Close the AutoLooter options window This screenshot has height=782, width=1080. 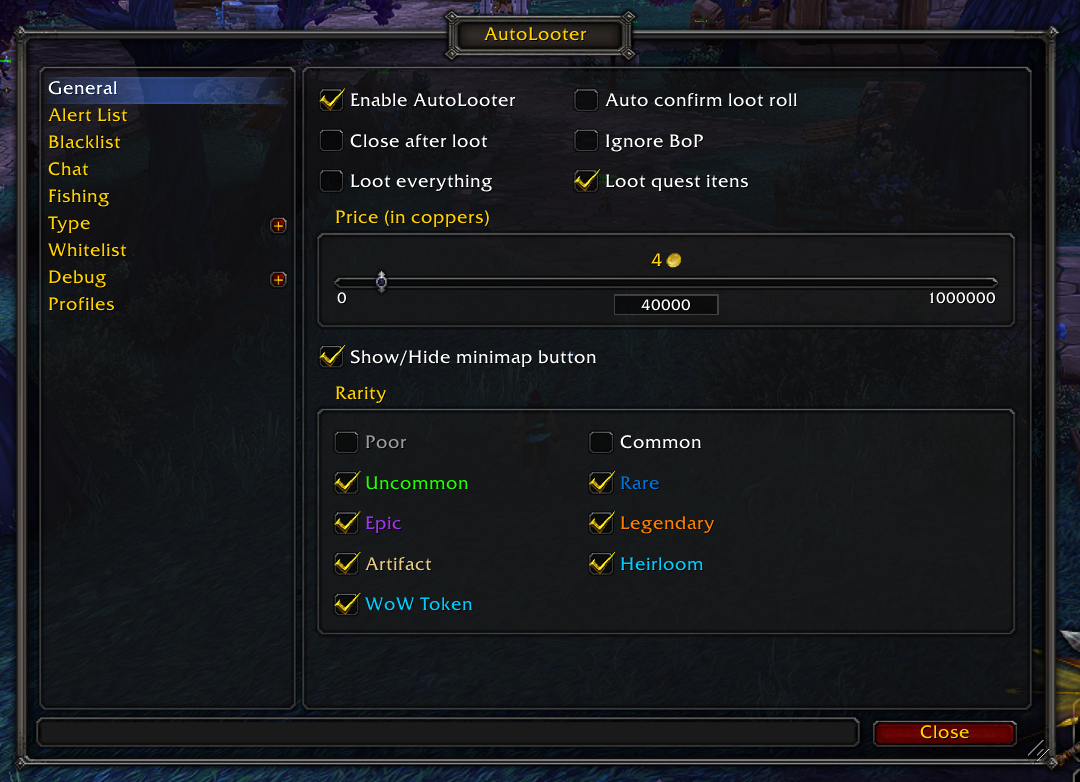[944, 733]
